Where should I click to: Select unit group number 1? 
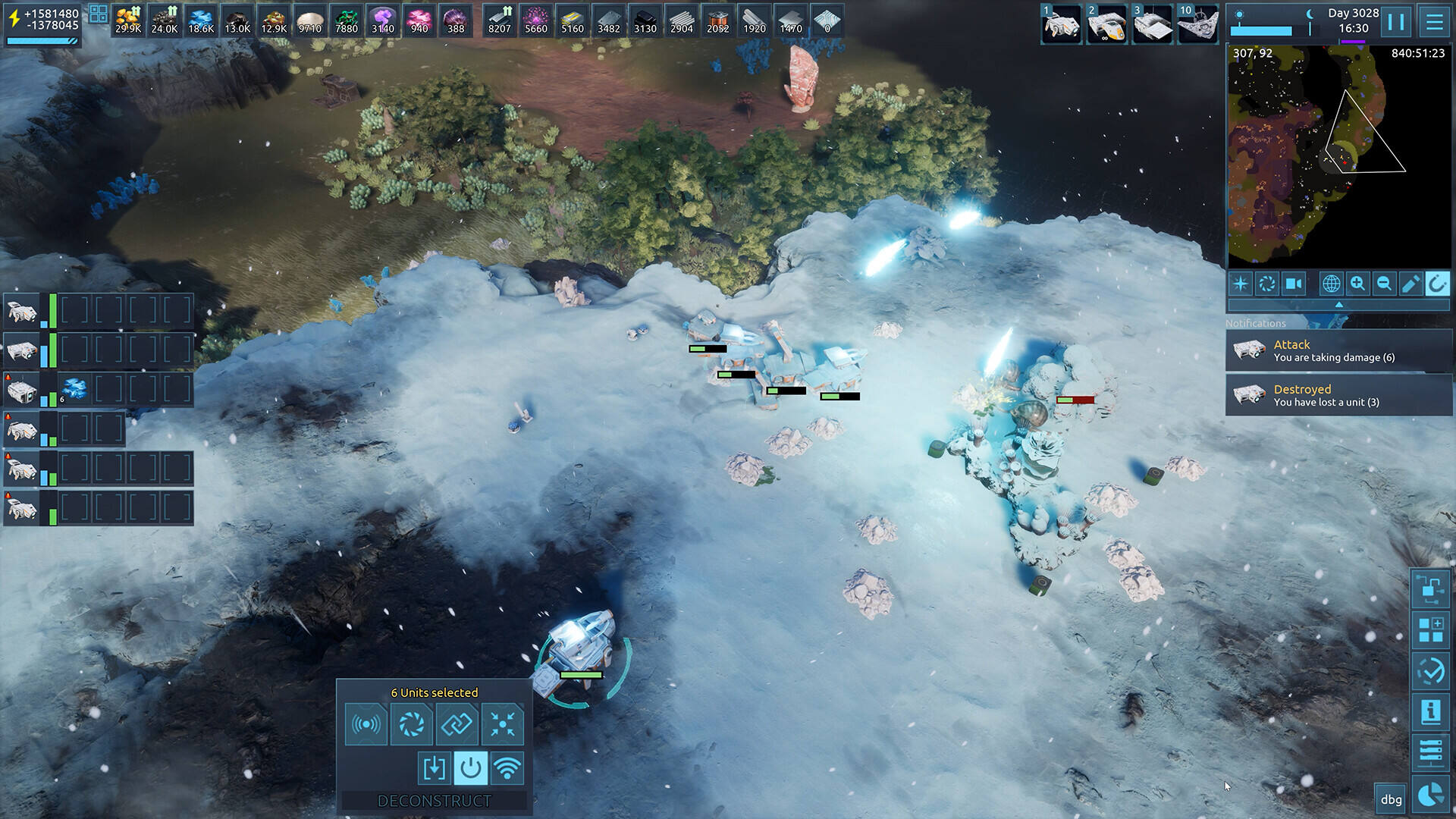(1061, 24)
